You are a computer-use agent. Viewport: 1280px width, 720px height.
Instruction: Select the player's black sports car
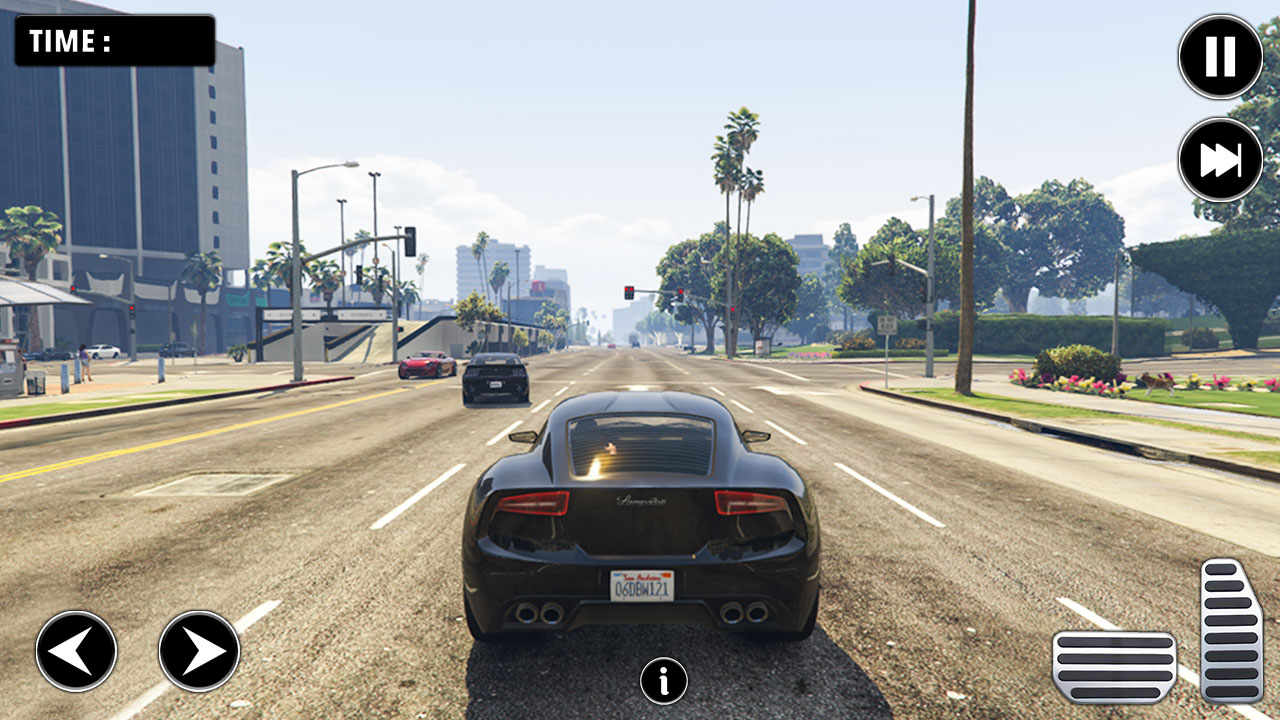tap(640, 510)
